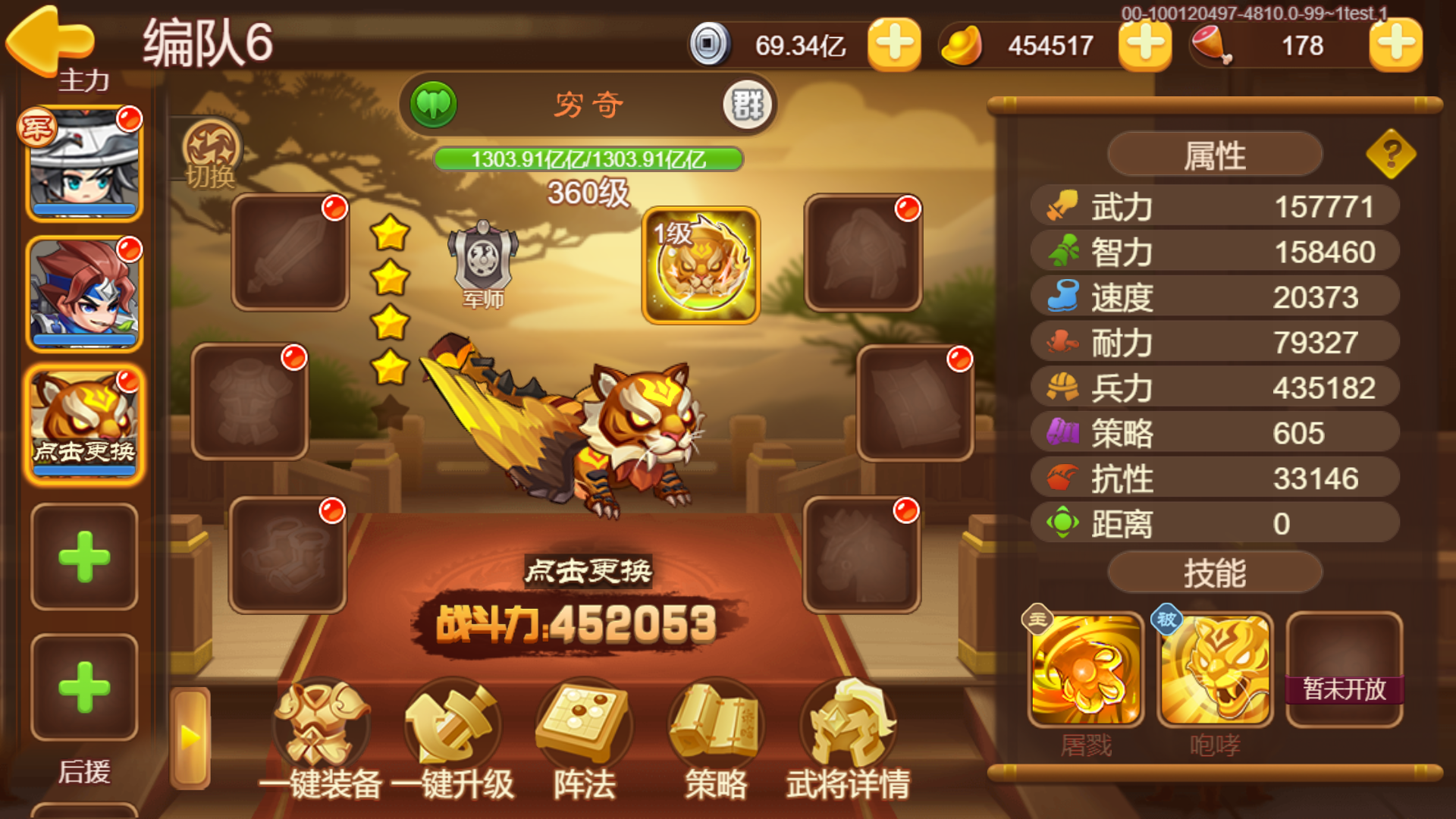Open the 技能 skills section header
1456x819 pixels.
click(x=1214, y=574)
